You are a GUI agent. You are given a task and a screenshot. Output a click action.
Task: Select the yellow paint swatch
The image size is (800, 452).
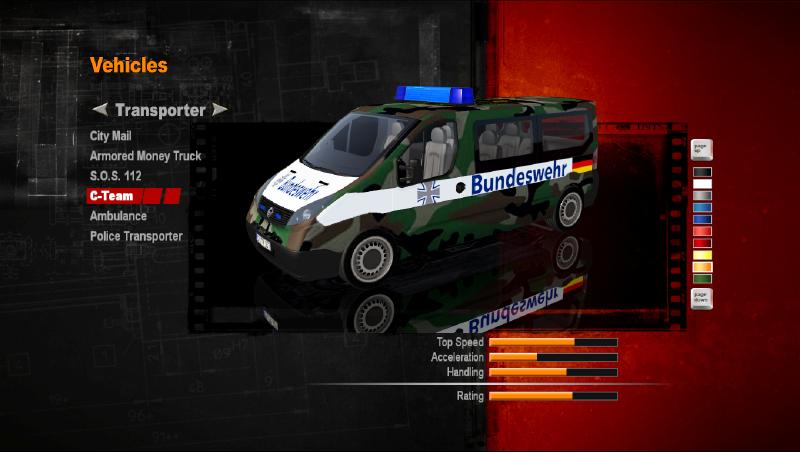pyautogui.click(x=701, y=255)
